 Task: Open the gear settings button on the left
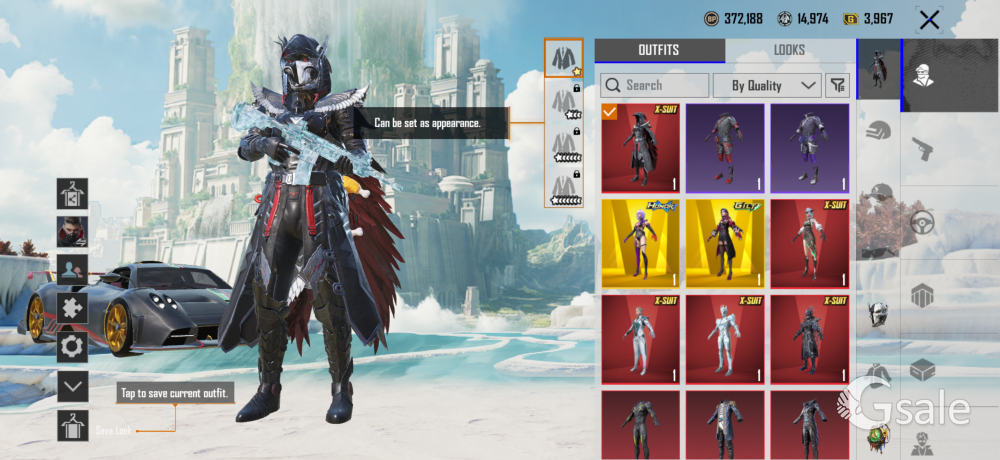pyautogui.click(x=72, y=346)
